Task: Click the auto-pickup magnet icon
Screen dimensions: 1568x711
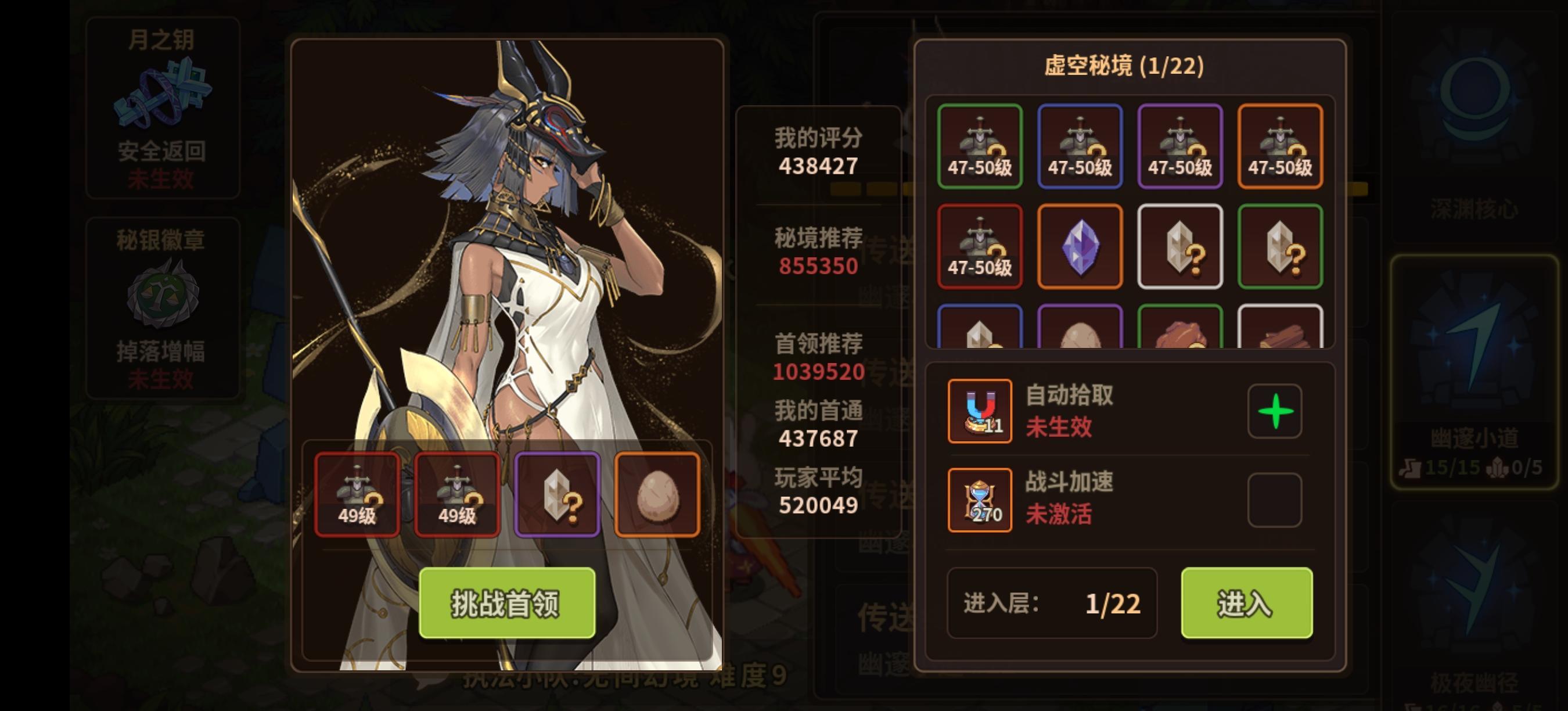Action: click(x=980, y=411)
